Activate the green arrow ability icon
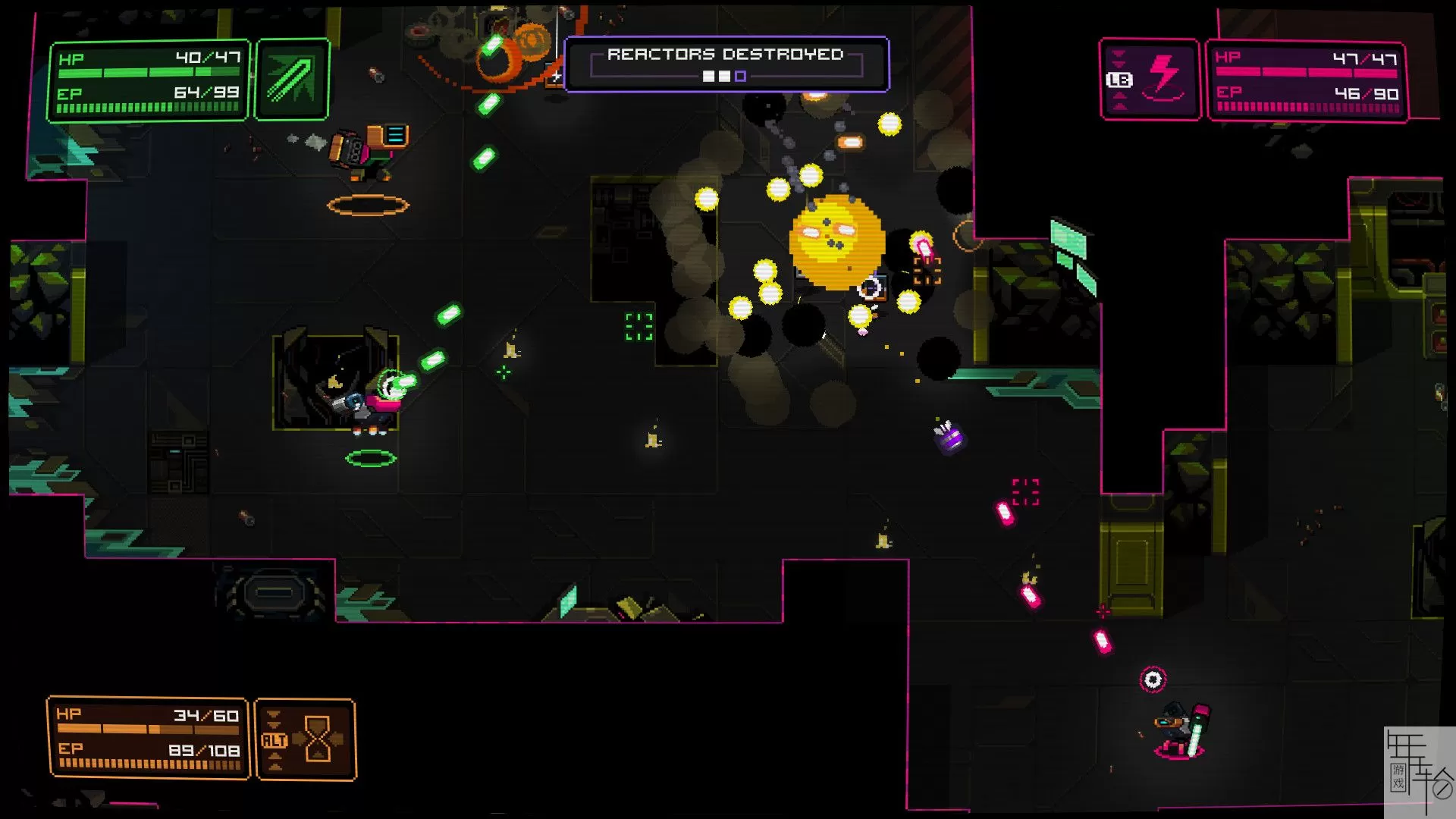Image resolution: width=1456 pixels, height=819 pixels. click(x=292, y=80)
